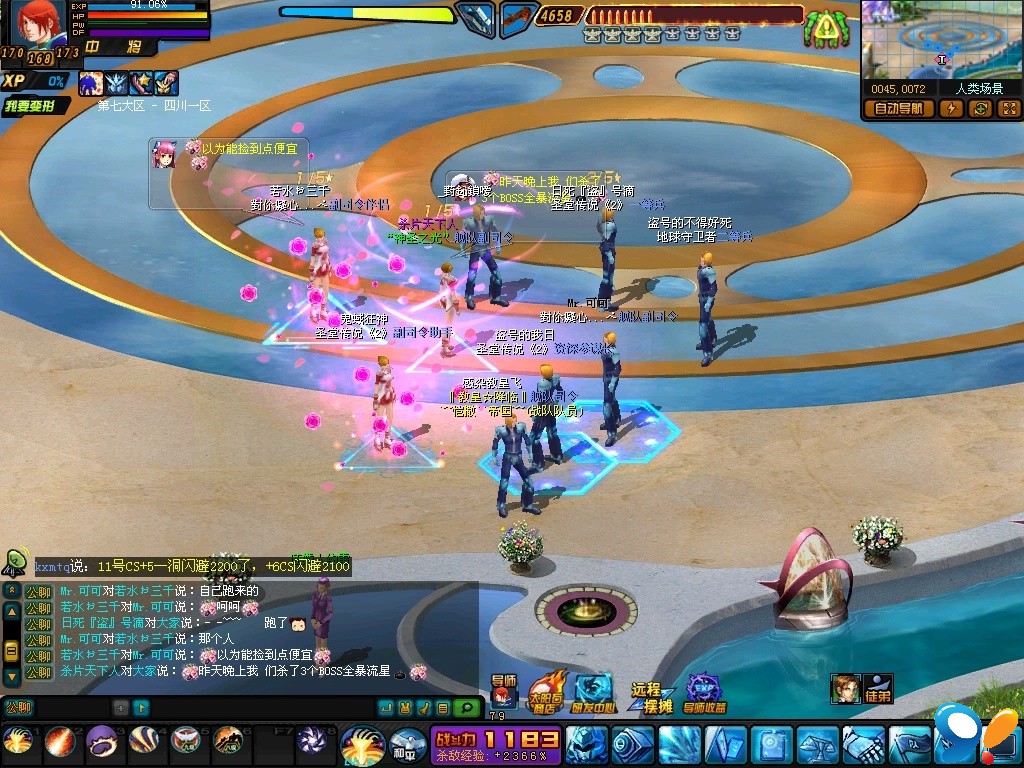Viewport: 1024px width, 768px height.
Task: Open the 导师收益 mentor earnings icon
Action: pos(705,692)
